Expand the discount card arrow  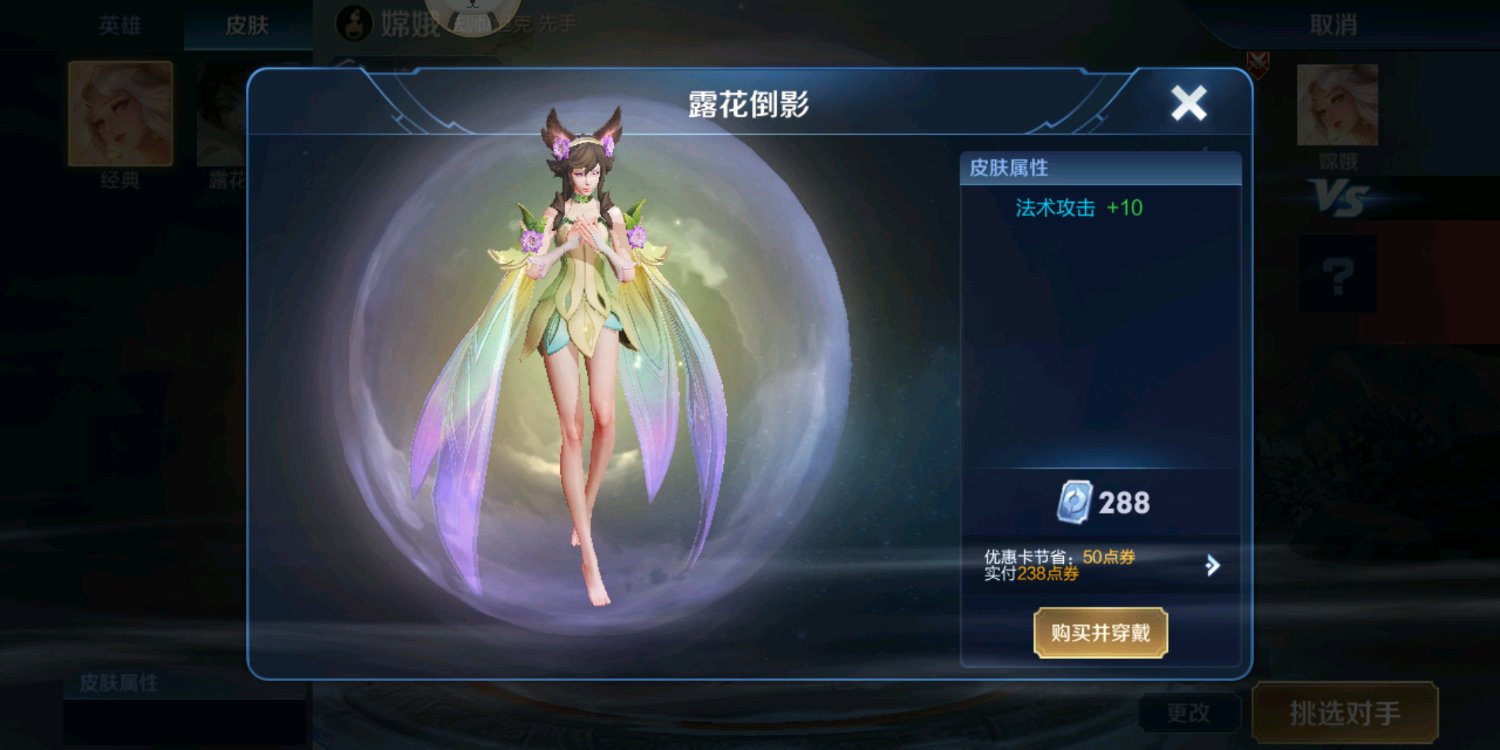[1212, 566]
